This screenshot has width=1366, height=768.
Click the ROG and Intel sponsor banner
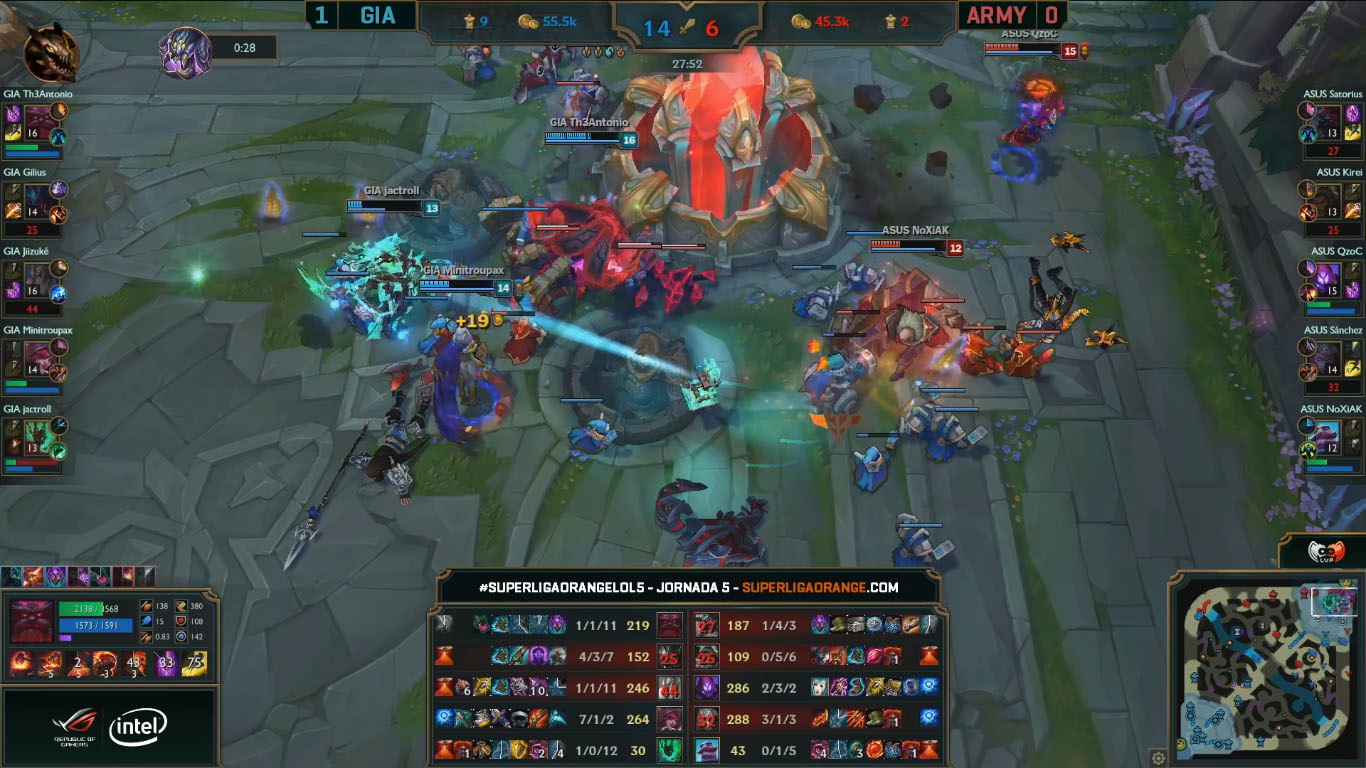pos(110,727)
